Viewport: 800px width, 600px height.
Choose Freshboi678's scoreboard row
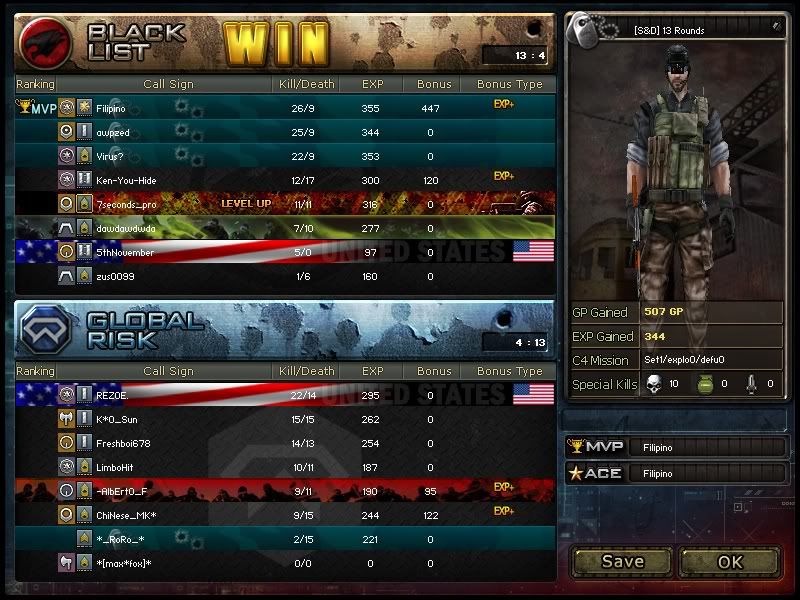[x=285, y=443]
